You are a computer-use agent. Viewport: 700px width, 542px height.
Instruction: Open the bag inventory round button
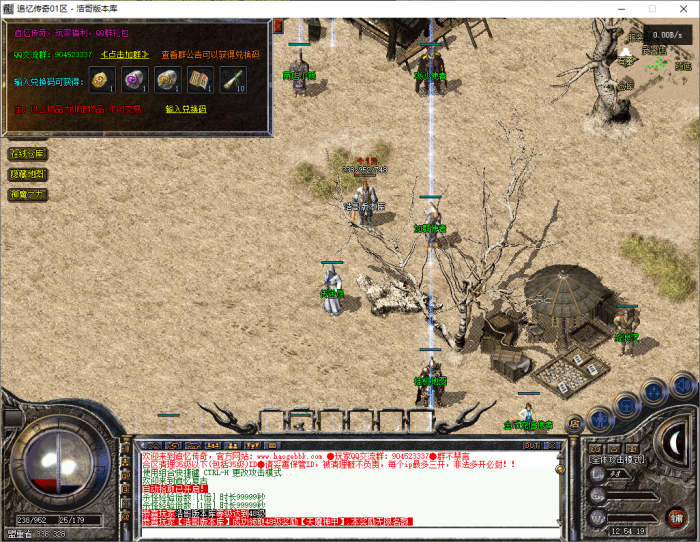pyautogui.click(x=627, y=403)
